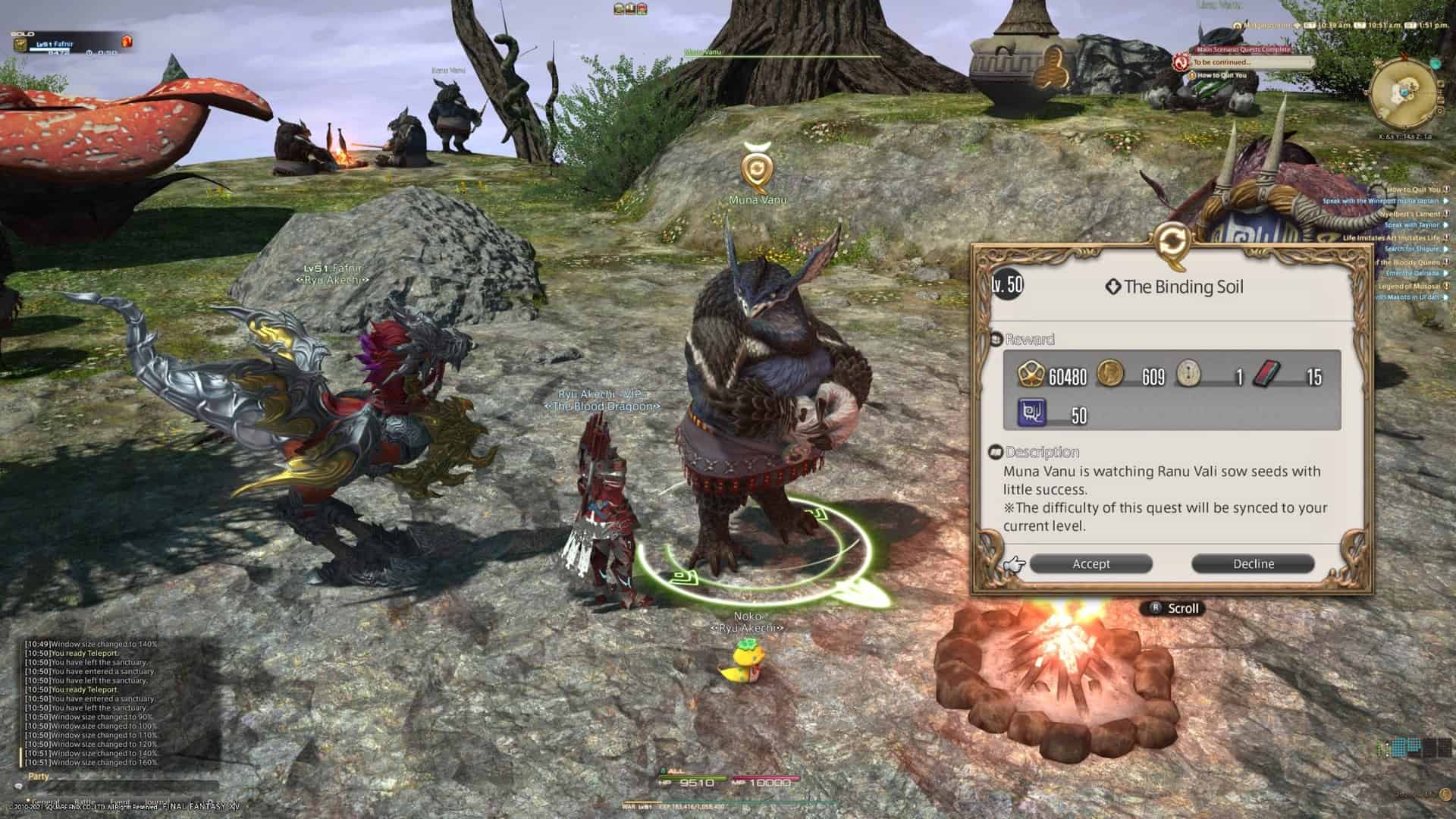Expand the Search for Shigure objective chevron
Screen dimensions: 1456x819
(x=1446, y=249)
